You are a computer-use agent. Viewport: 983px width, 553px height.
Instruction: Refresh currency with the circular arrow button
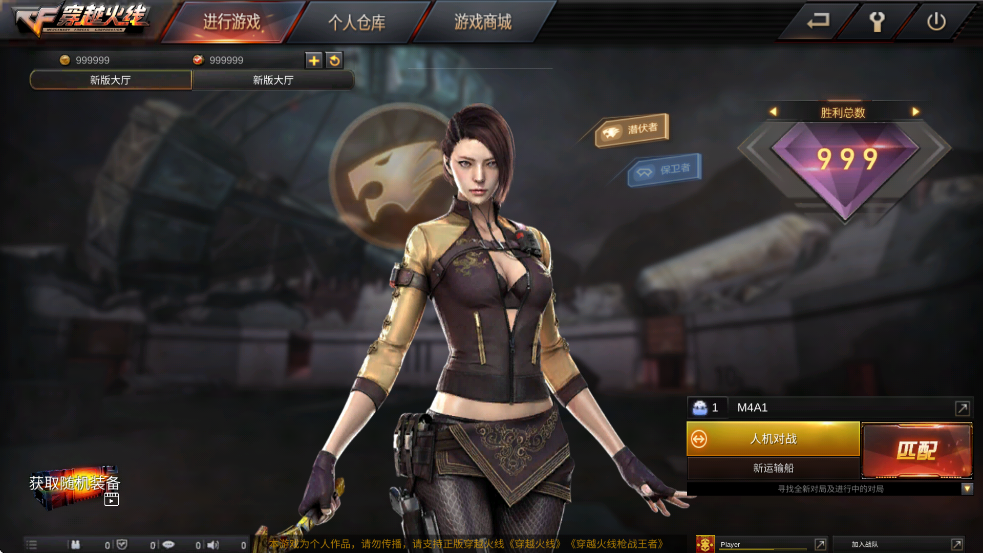pyautogui.click(x=334, y=60)
